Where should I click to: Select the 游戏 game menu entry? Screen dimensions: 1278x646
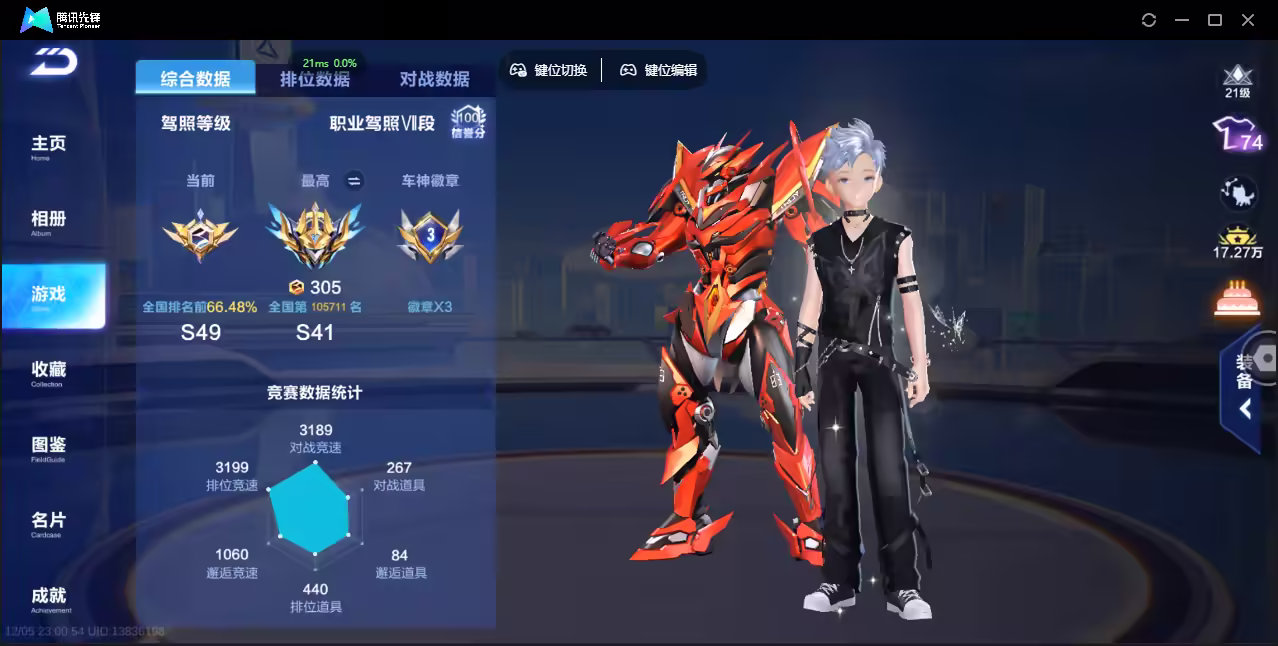tap(50, 296)
